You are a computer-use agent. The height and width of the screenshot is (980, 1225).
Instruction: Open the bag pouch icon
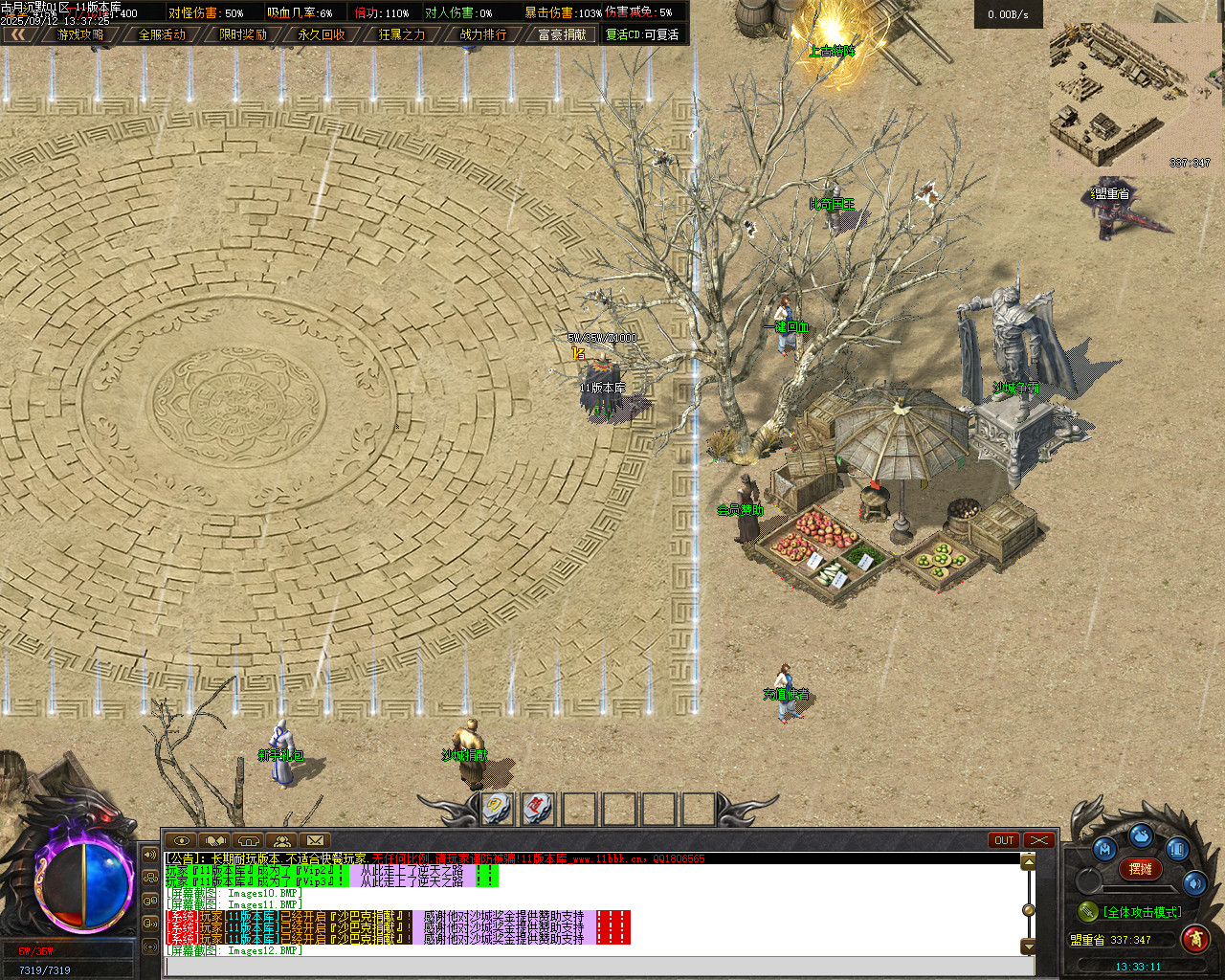(x=1141, y=835)
